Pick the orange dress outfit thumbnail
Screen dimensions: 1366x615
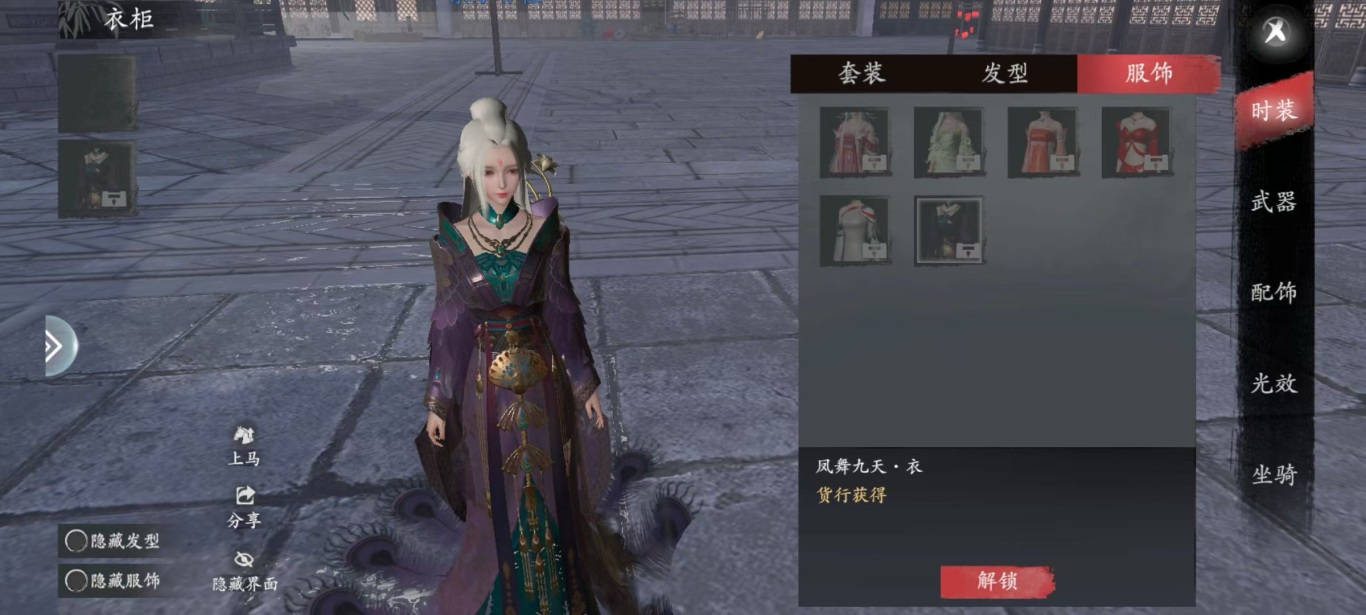1042,142
